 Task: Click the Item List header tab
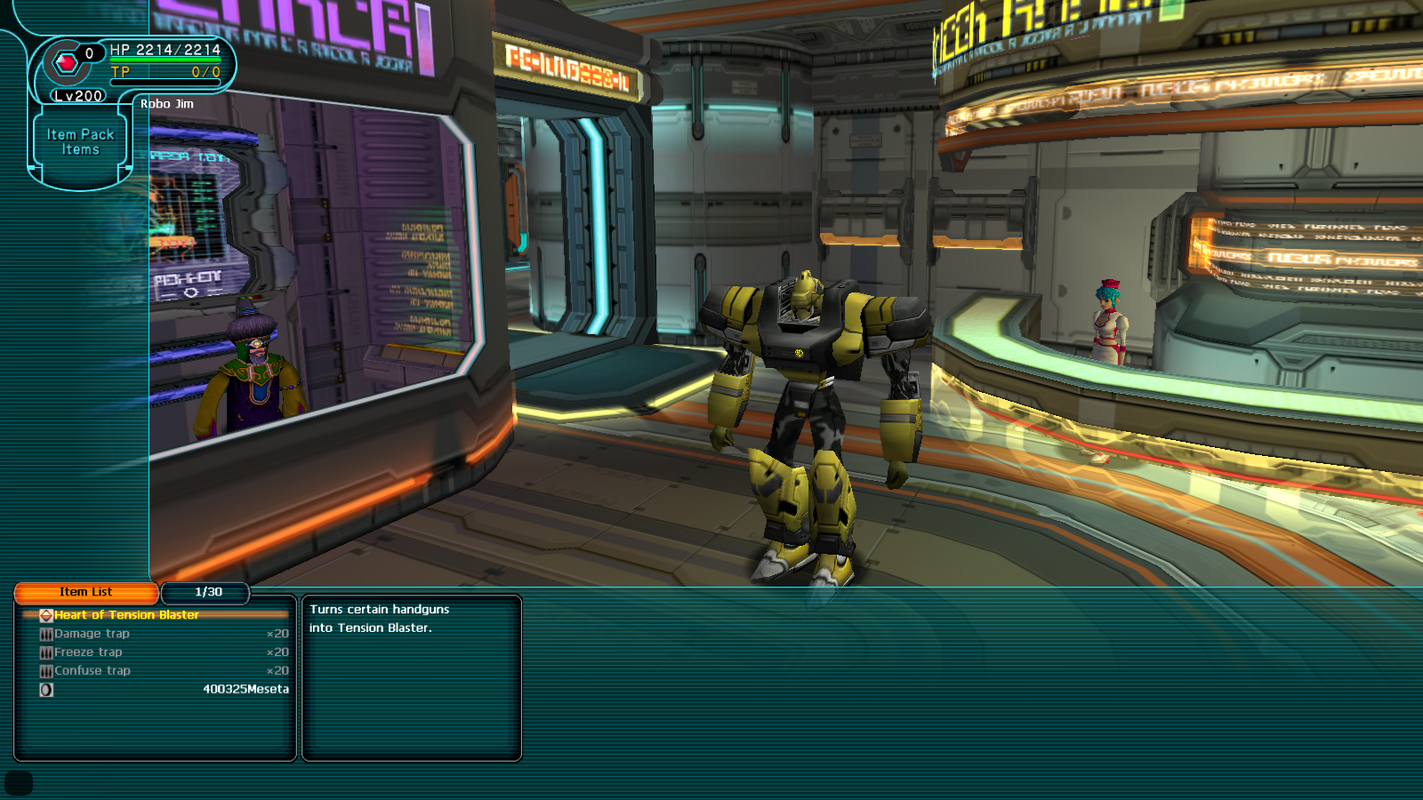coord(86,593)
